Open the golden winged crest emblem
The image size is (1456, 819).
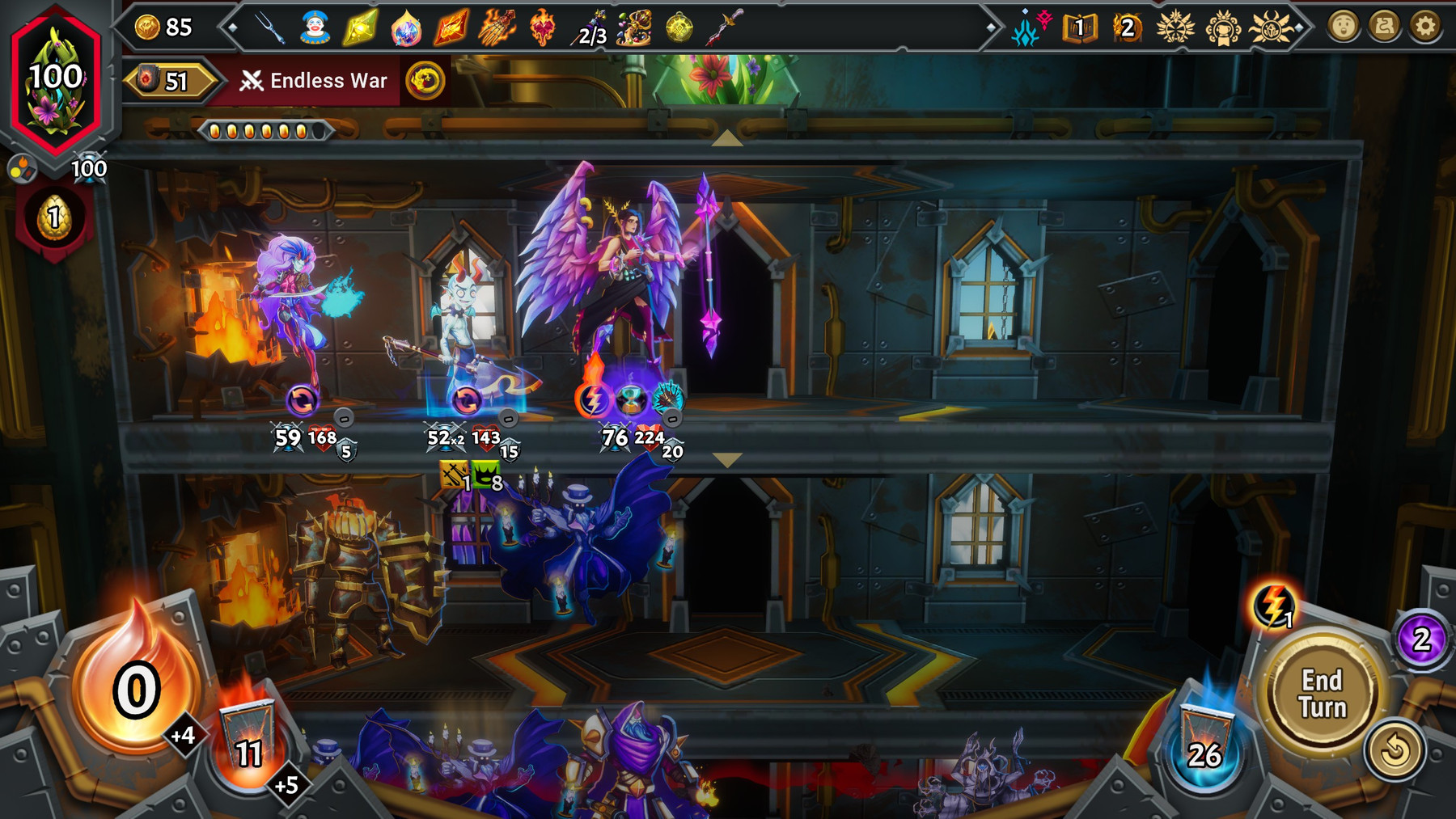point(1175,27)
